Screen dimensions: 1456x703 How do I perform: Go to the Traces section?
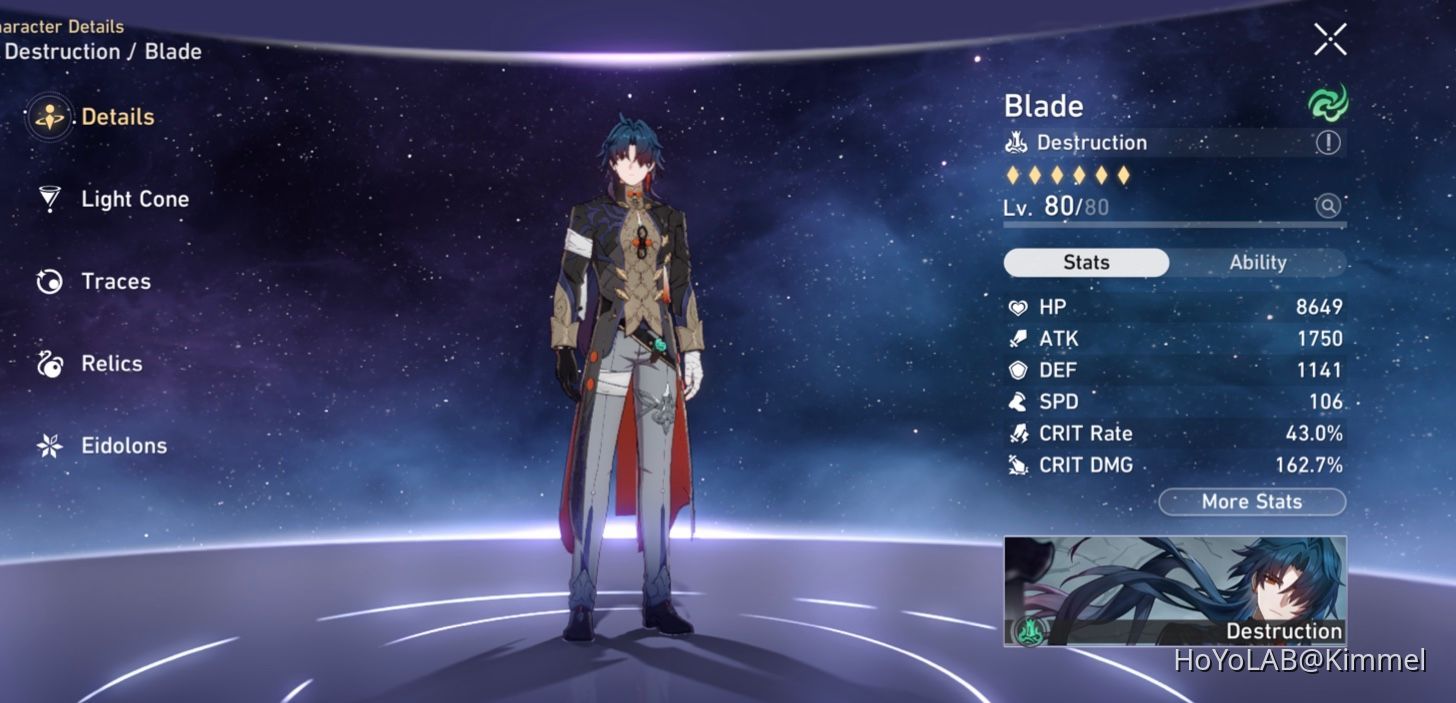coord(115,281)
